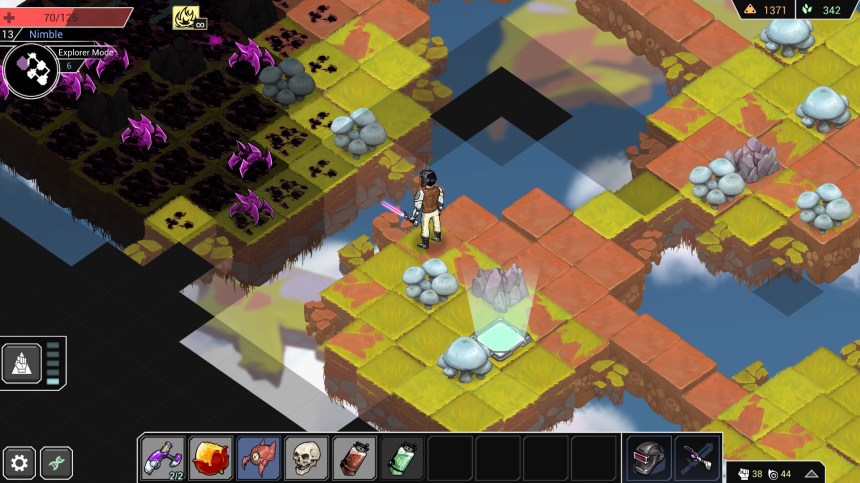860x483 pixels.
Task: Open the equipped helmet slot
Action: point(649,458)
